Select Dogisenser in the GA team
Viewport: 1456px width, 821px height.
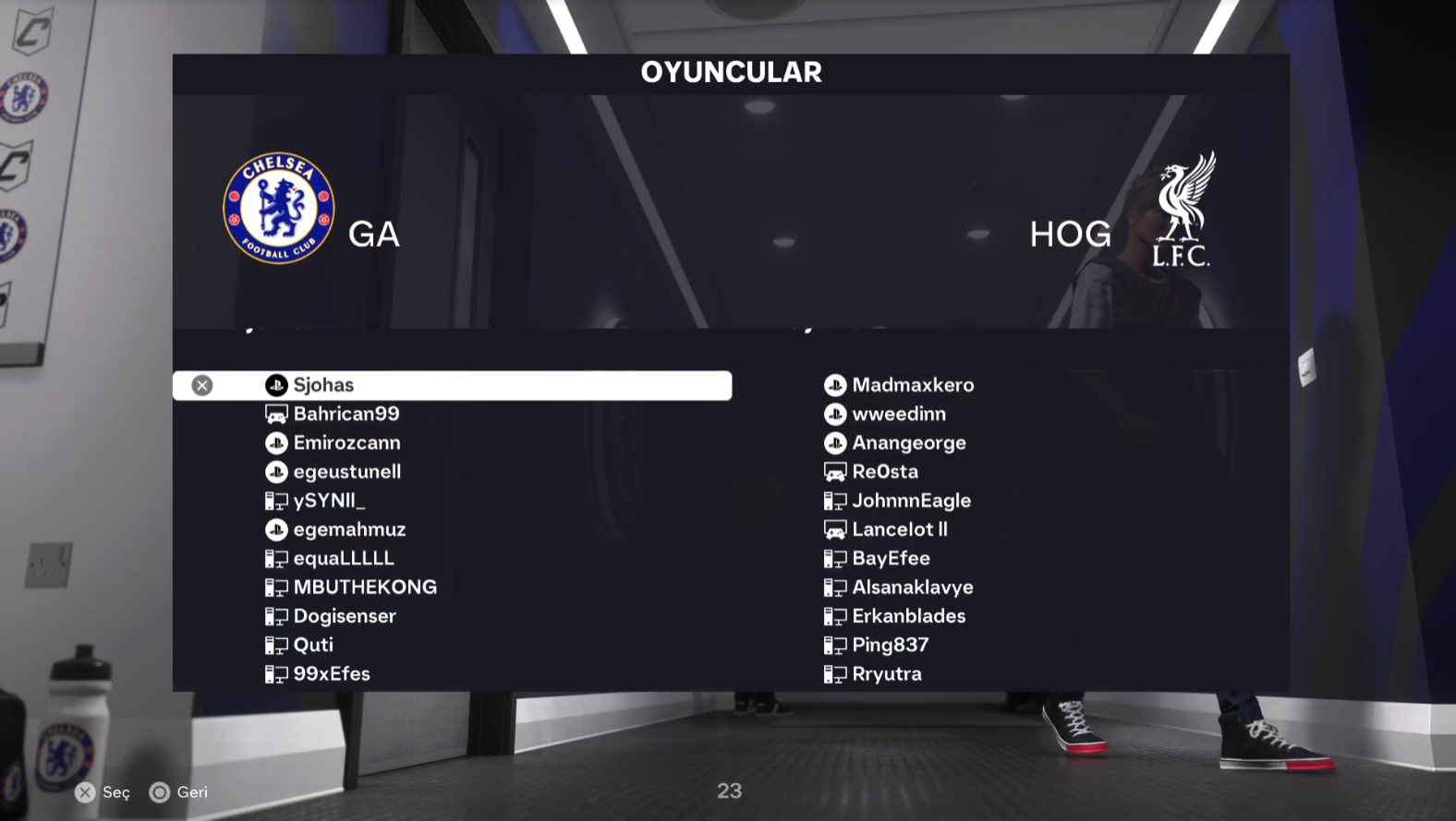point(344,616)
